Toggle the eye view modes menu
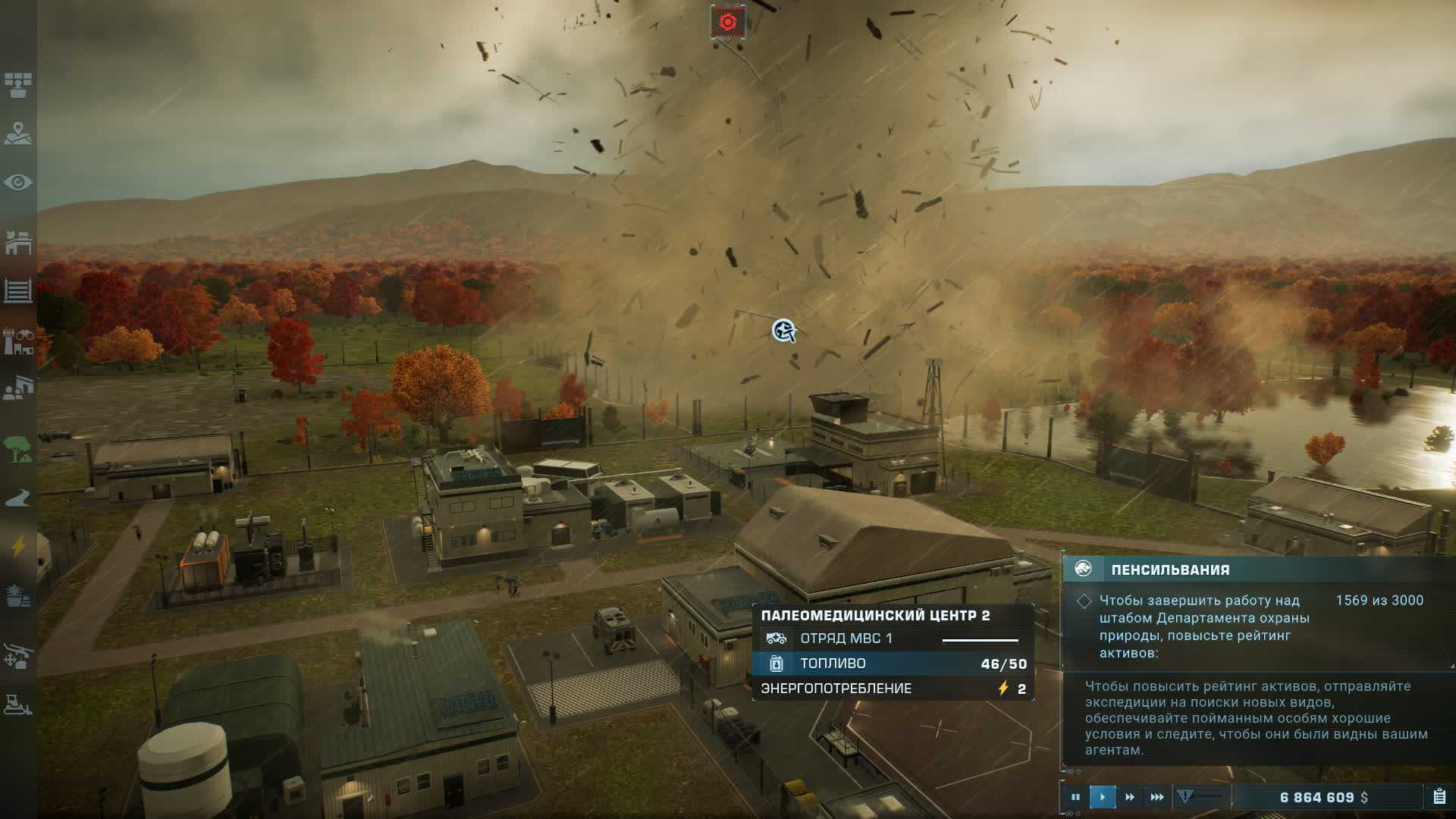Screen dimensions: 1456x819 coord(18,183)
